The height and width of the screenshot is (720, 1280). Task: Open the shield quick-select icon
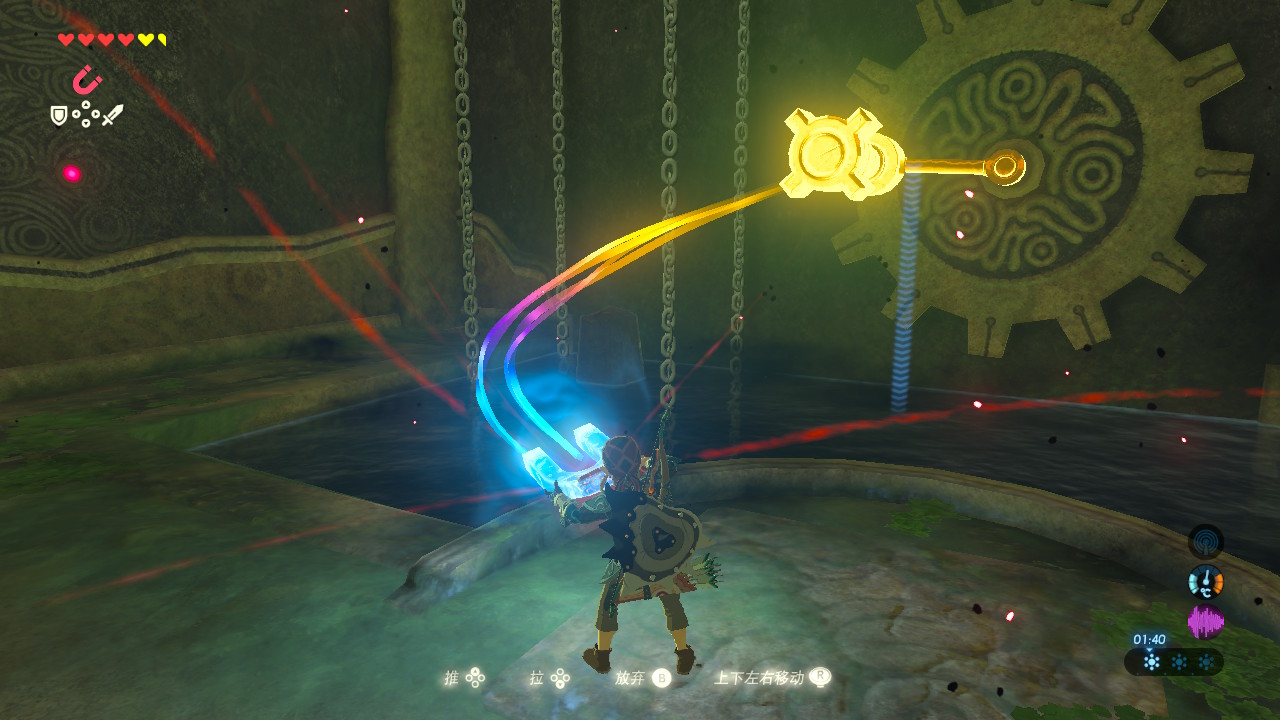click(59, 116)
